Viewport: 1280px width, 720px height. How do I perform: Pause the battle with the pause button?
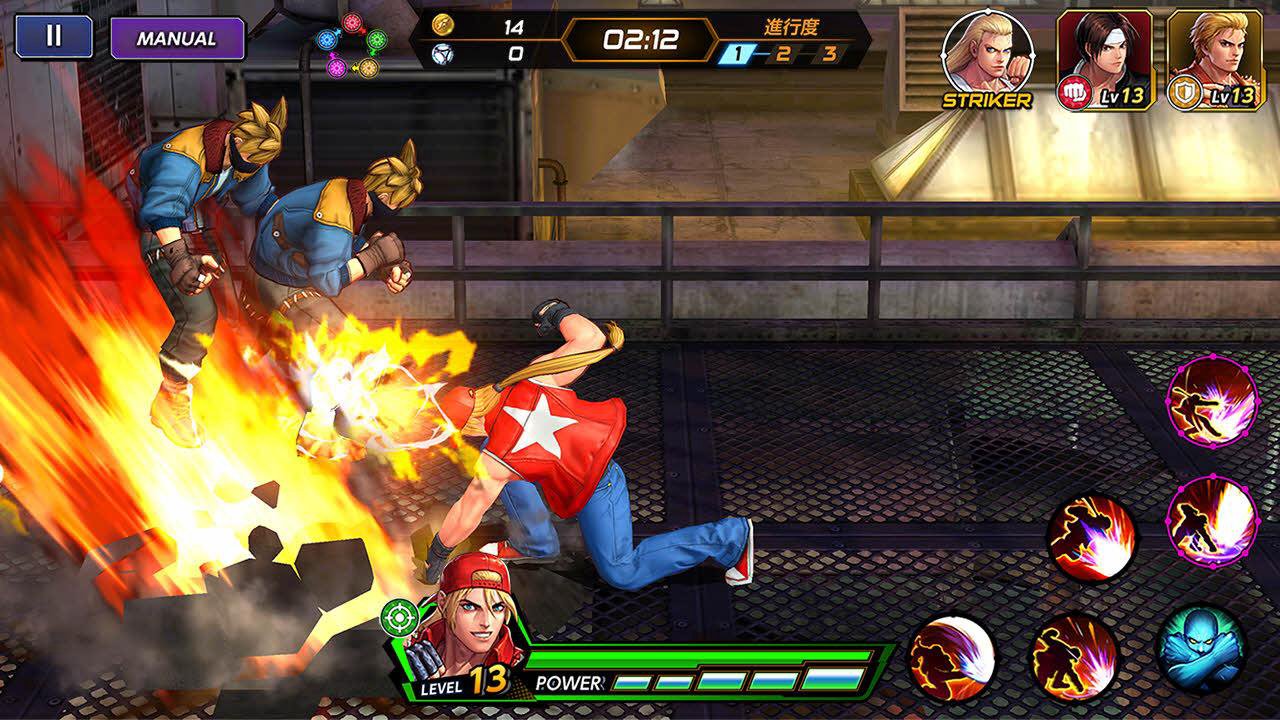coord(54,37)
